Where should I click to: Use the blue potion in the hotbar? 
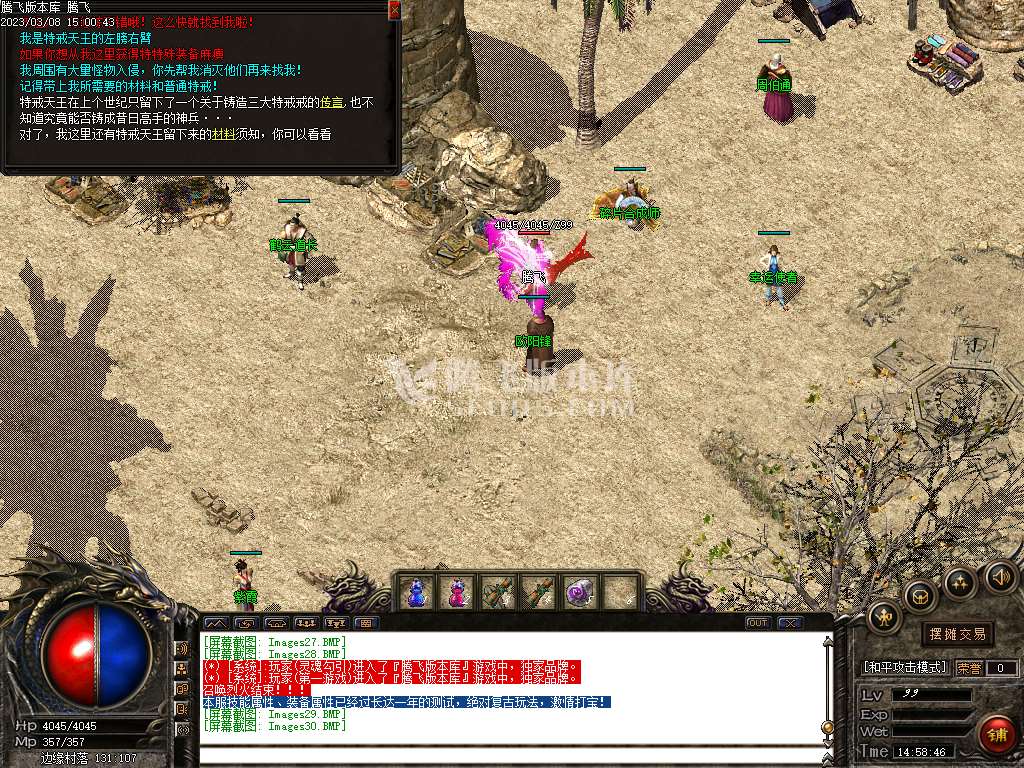click(416, 592)
